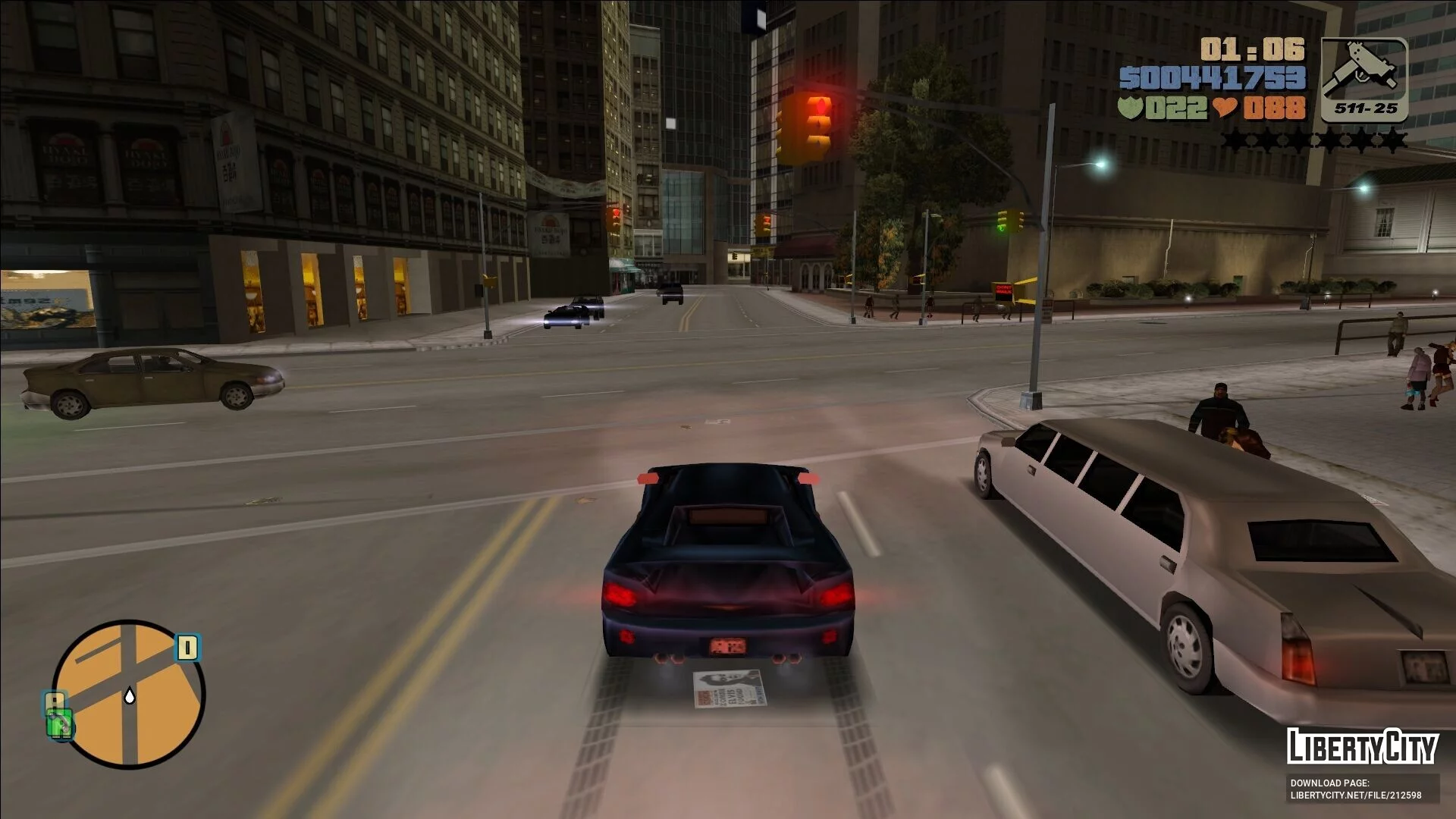
Task: Select the green phone blip on radar
Action: coord(58,723)
